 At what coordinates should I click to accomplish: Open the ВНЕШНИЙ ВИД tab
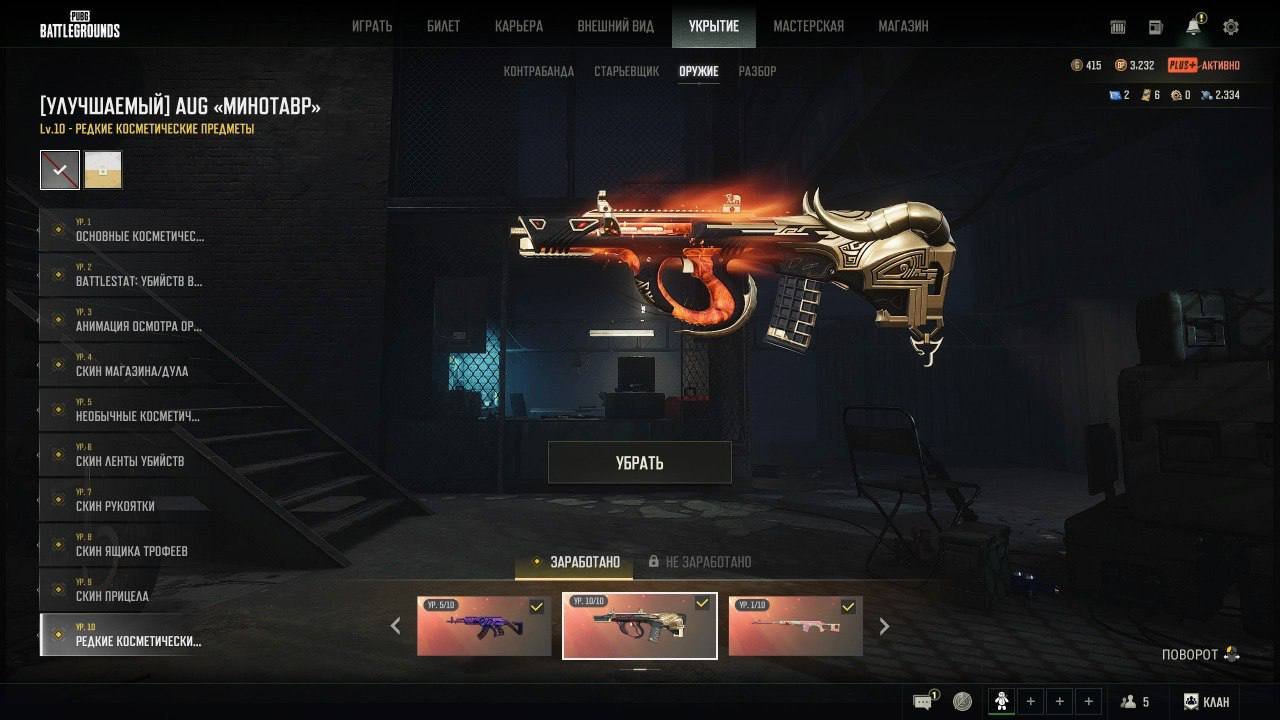[615, 26]
